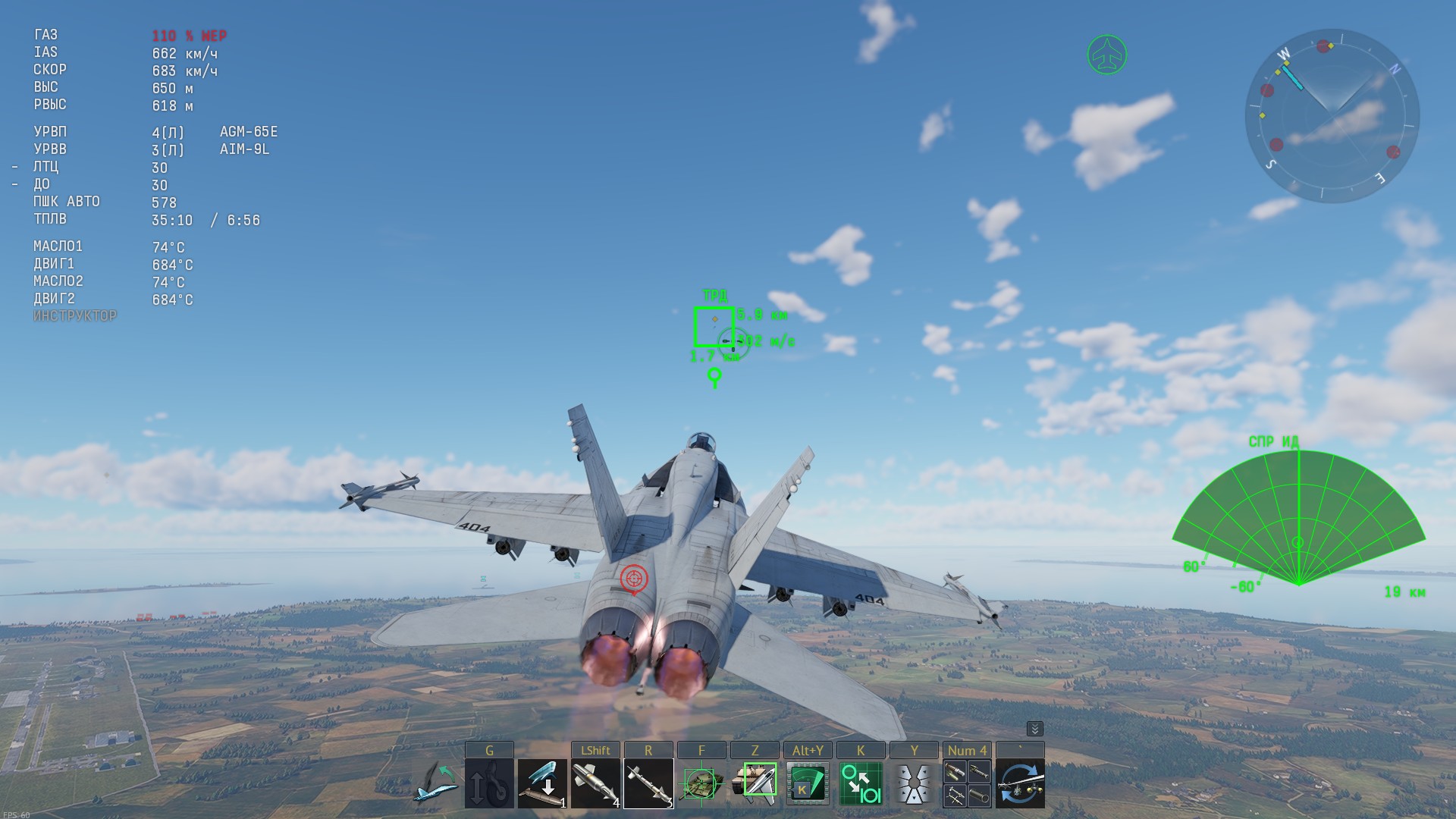
Task: Open the four-weapon selector grid
Action: click(x=967, y=784)
